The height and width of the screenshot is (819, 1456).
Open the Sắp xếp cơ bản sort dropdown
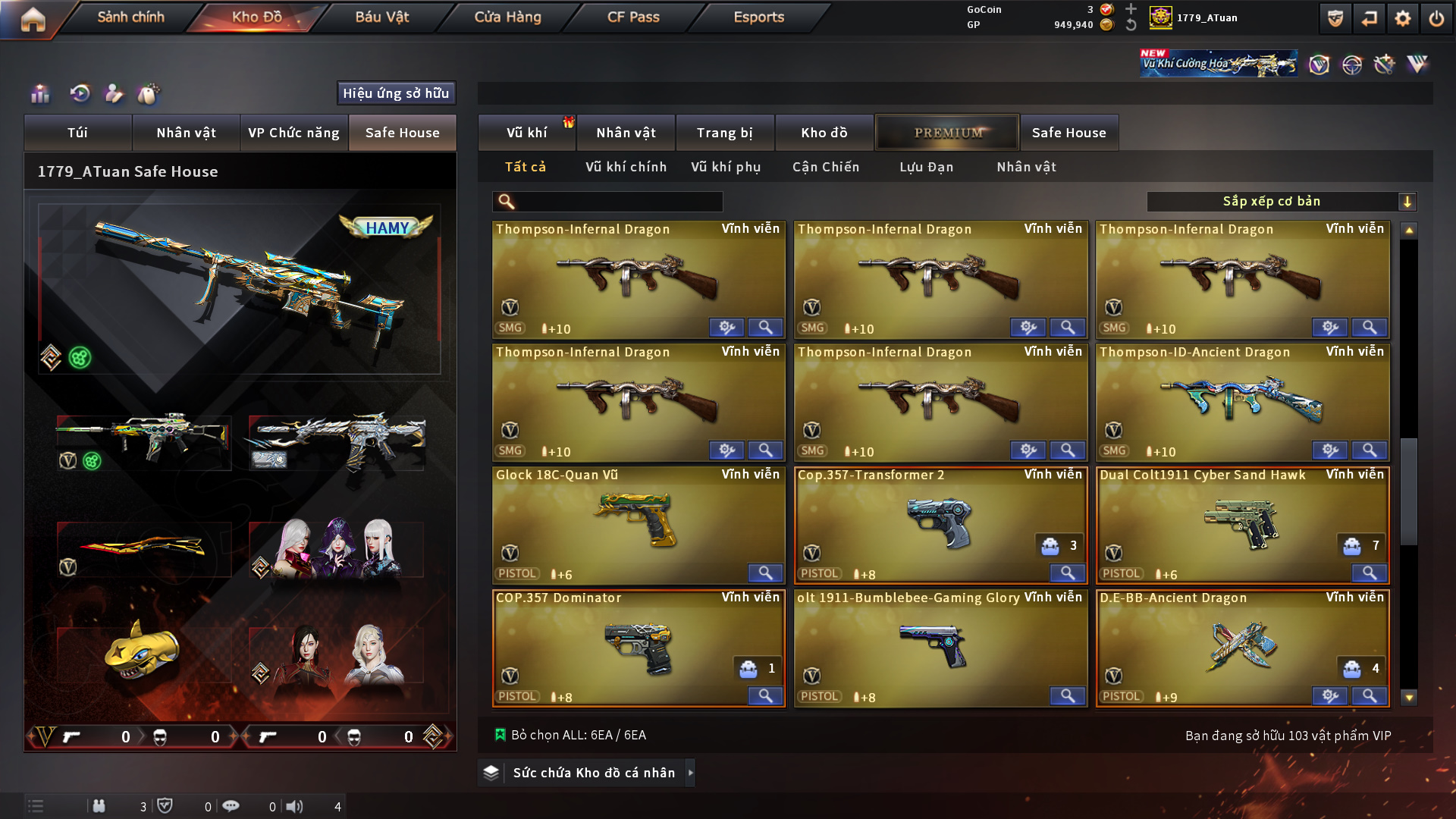1280,202
